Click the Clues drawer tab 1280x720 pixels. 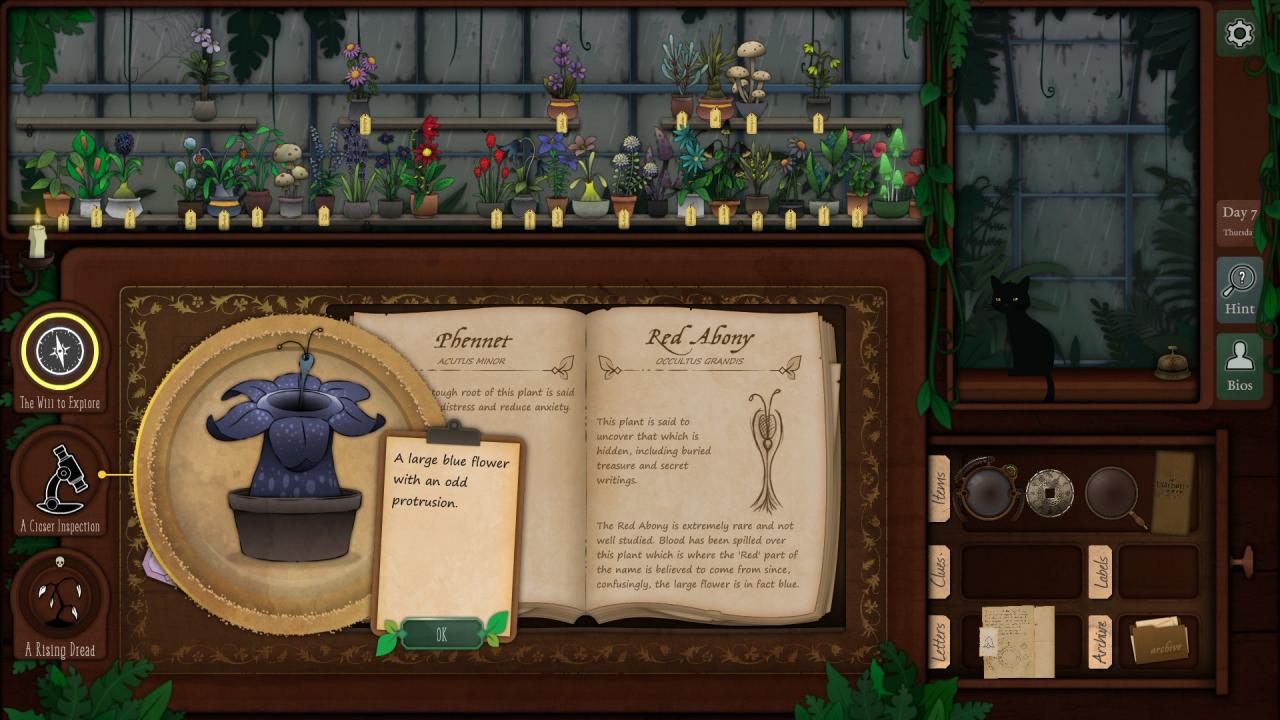[x=939, y=571]
